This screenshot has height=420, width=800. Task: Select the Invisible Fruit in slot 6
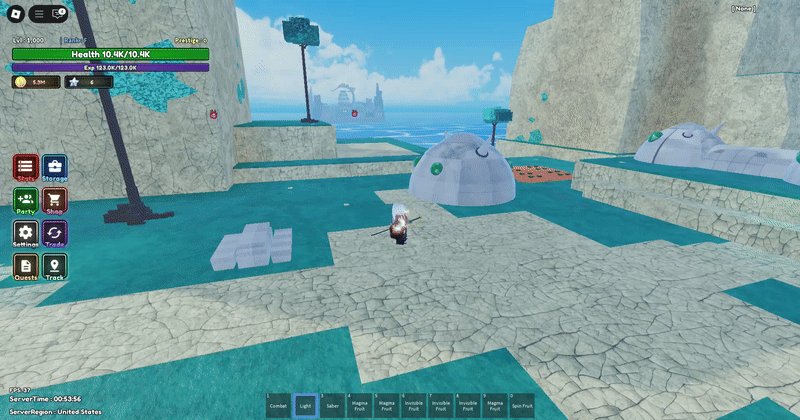413,405
